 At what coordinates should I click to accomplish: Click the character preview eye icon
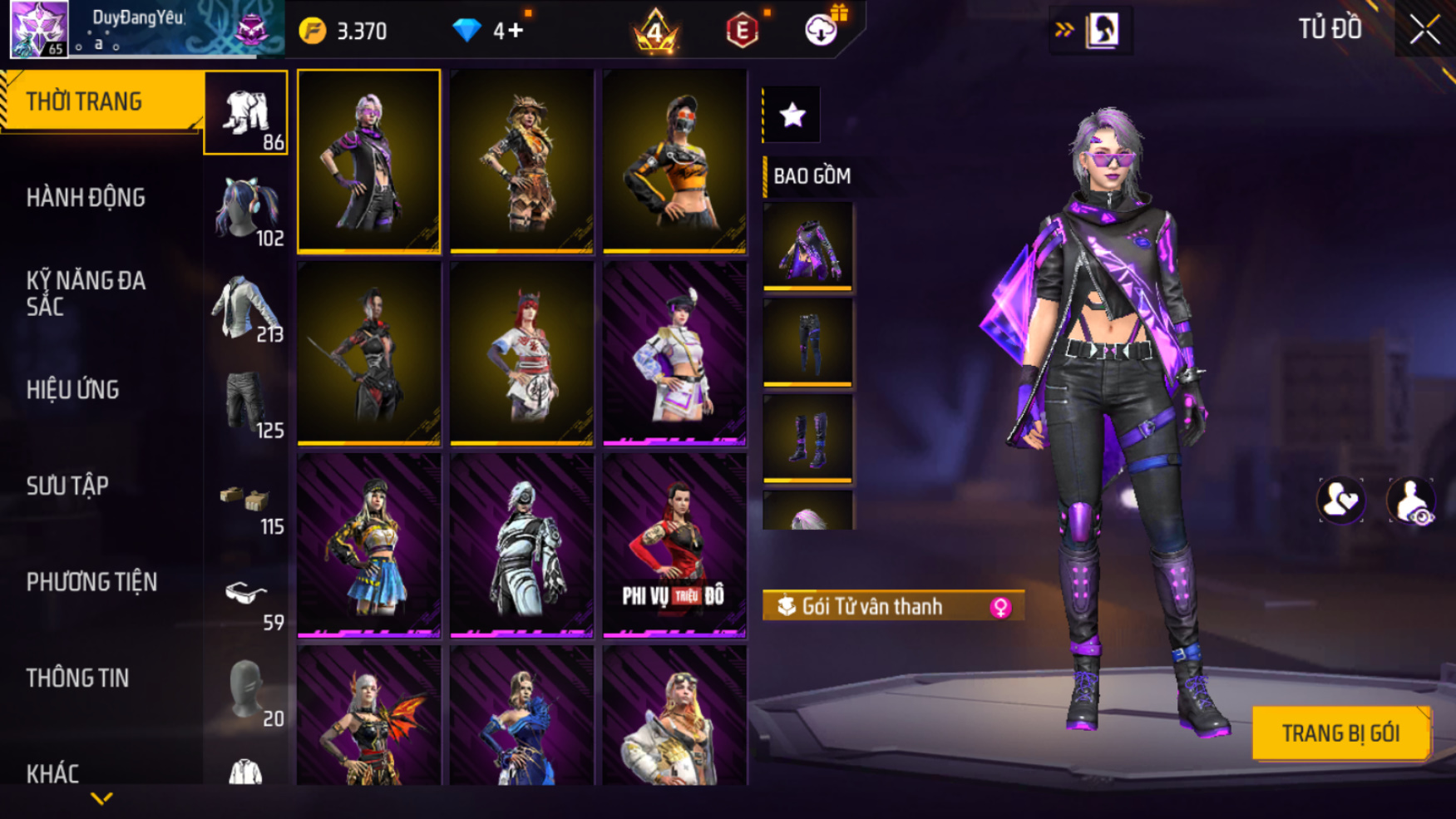(1410, 501)
